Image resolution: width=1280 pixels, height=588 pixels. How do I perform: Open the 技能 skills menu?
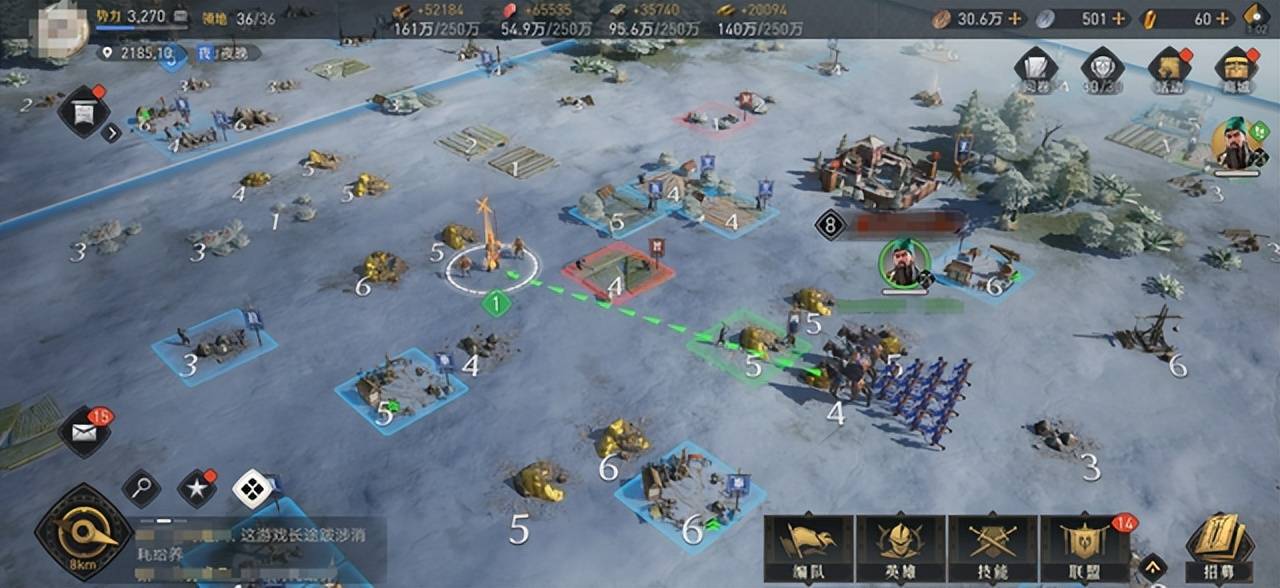pos(992,547)
